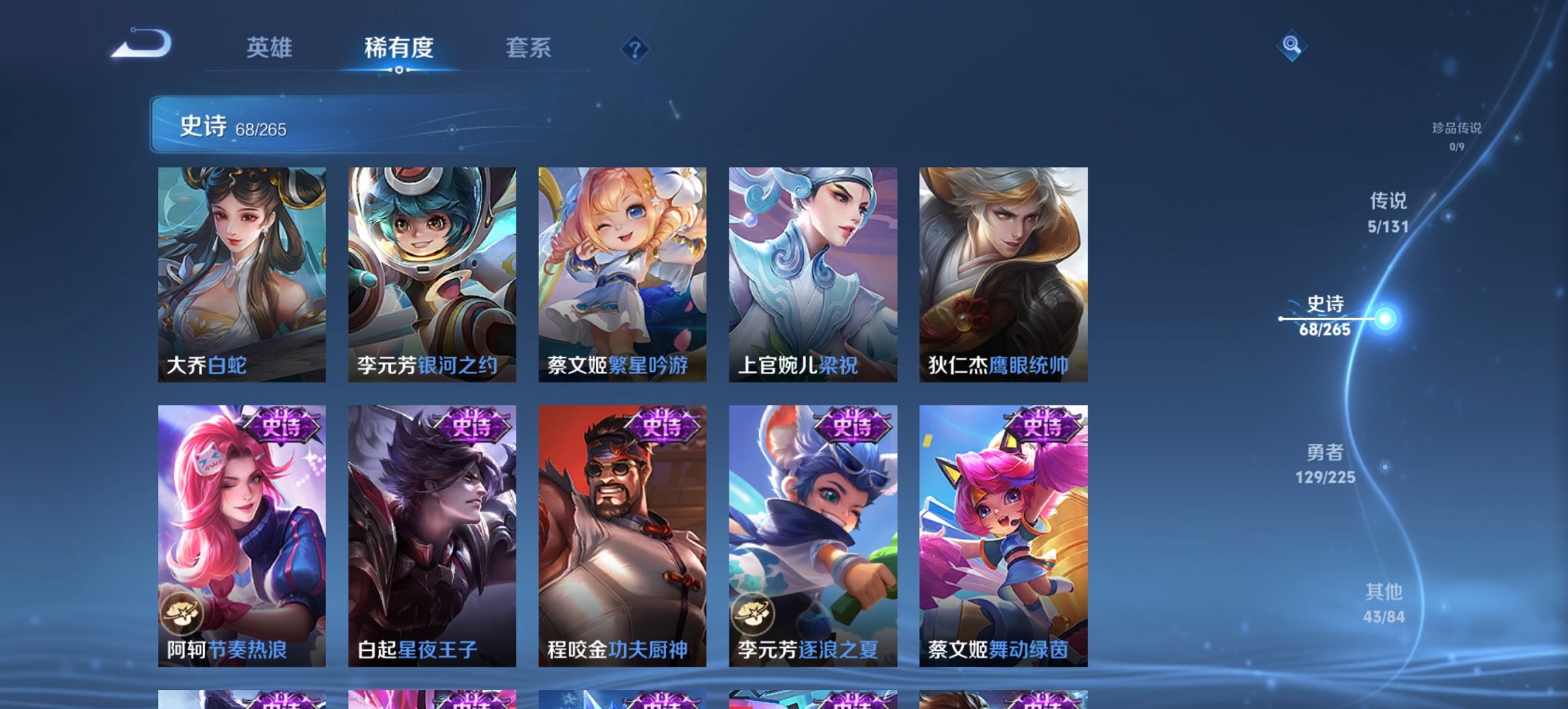
Task: Open the 蔡文姬繁星吟游 skin
Action: tap(623, 270)
